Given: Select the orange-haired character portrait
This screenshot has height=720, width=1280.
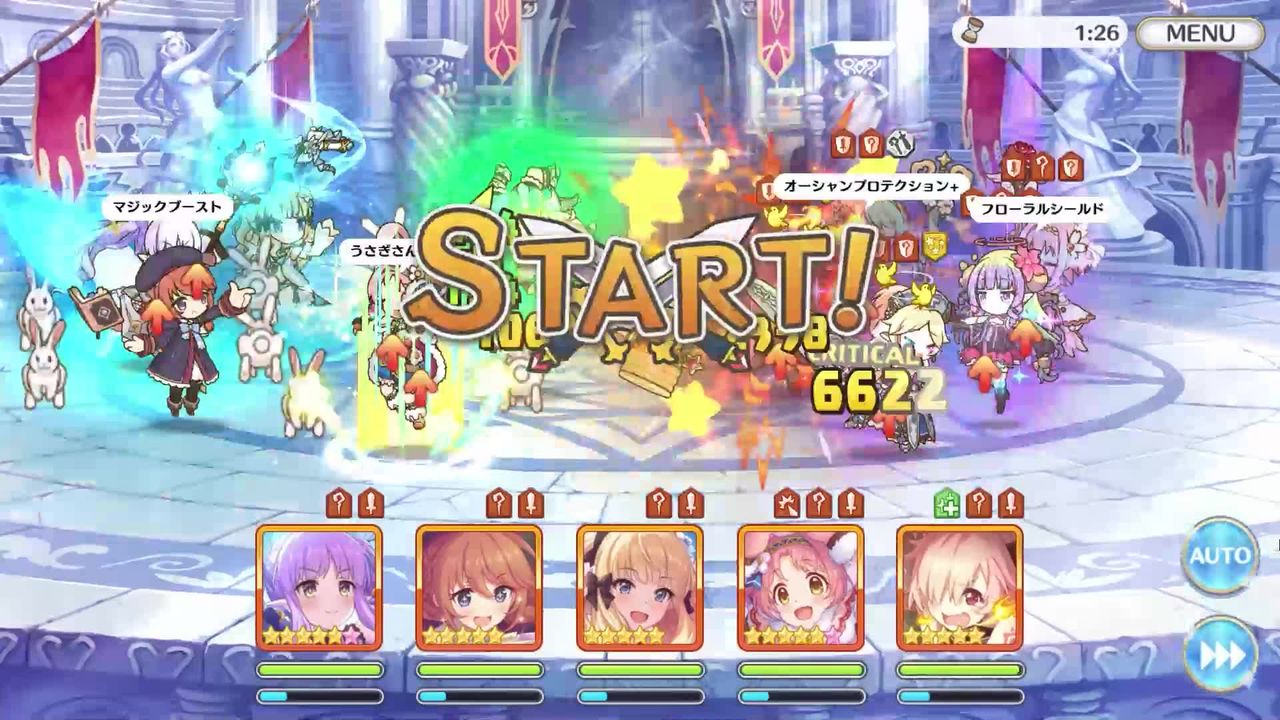Looking at the screenshot, I should pos(479,587).
